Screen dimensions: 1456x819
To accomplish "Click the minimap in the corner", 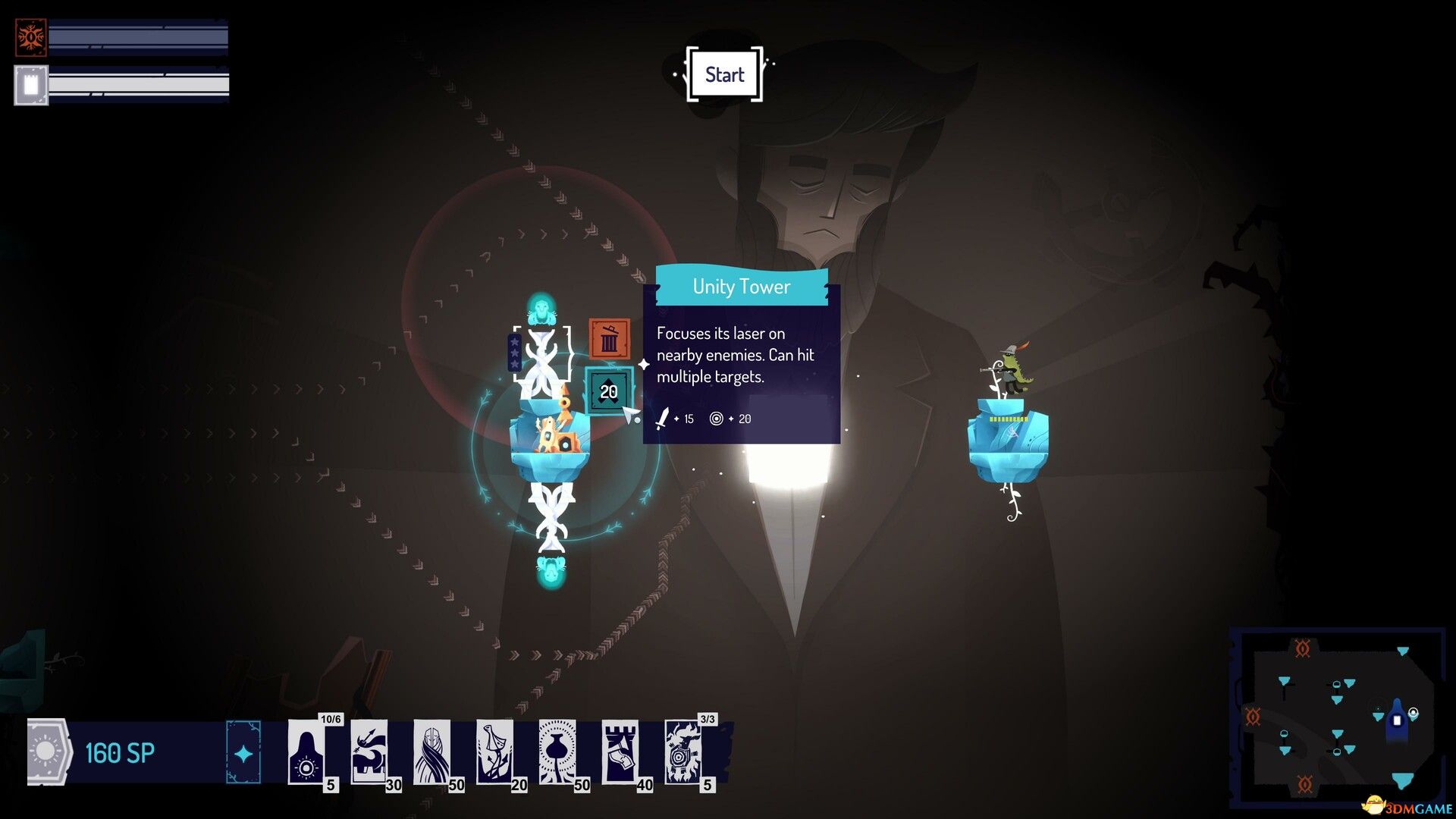I will click(x=1338, y=717).
